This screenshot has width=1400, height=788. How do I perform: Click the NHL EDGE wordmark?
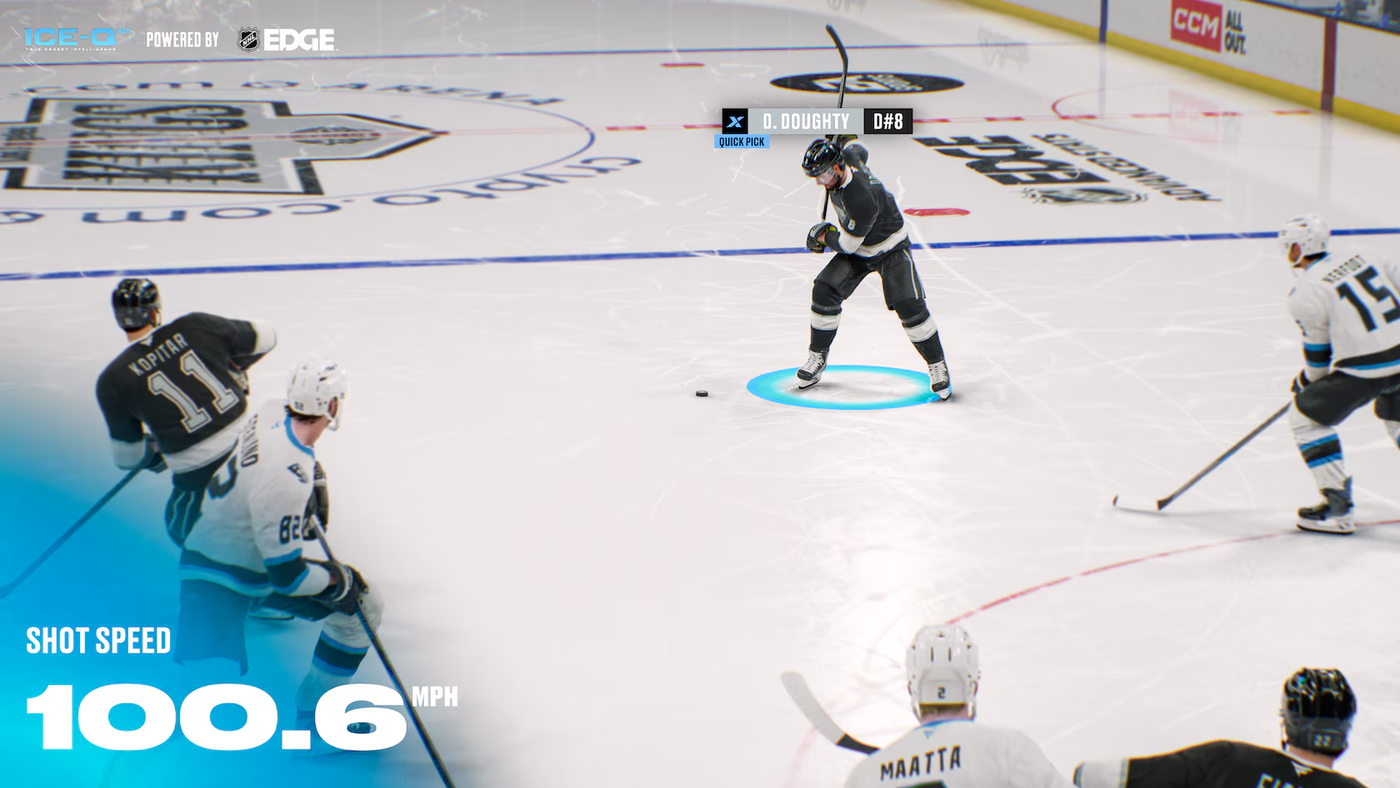point(300,38)
